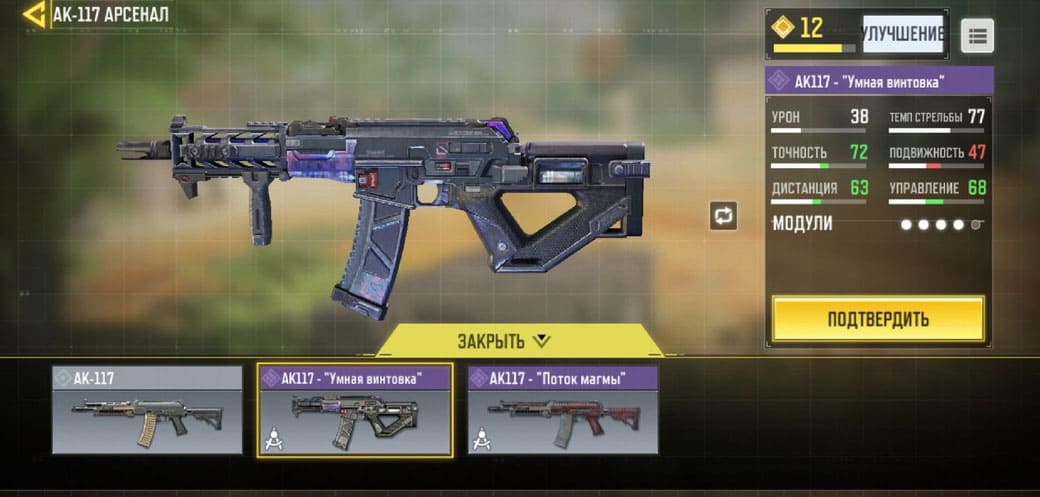Screen dimensions: 1040x497
Task: Open the Модули attachments row
Action: (x=877, y=224)
